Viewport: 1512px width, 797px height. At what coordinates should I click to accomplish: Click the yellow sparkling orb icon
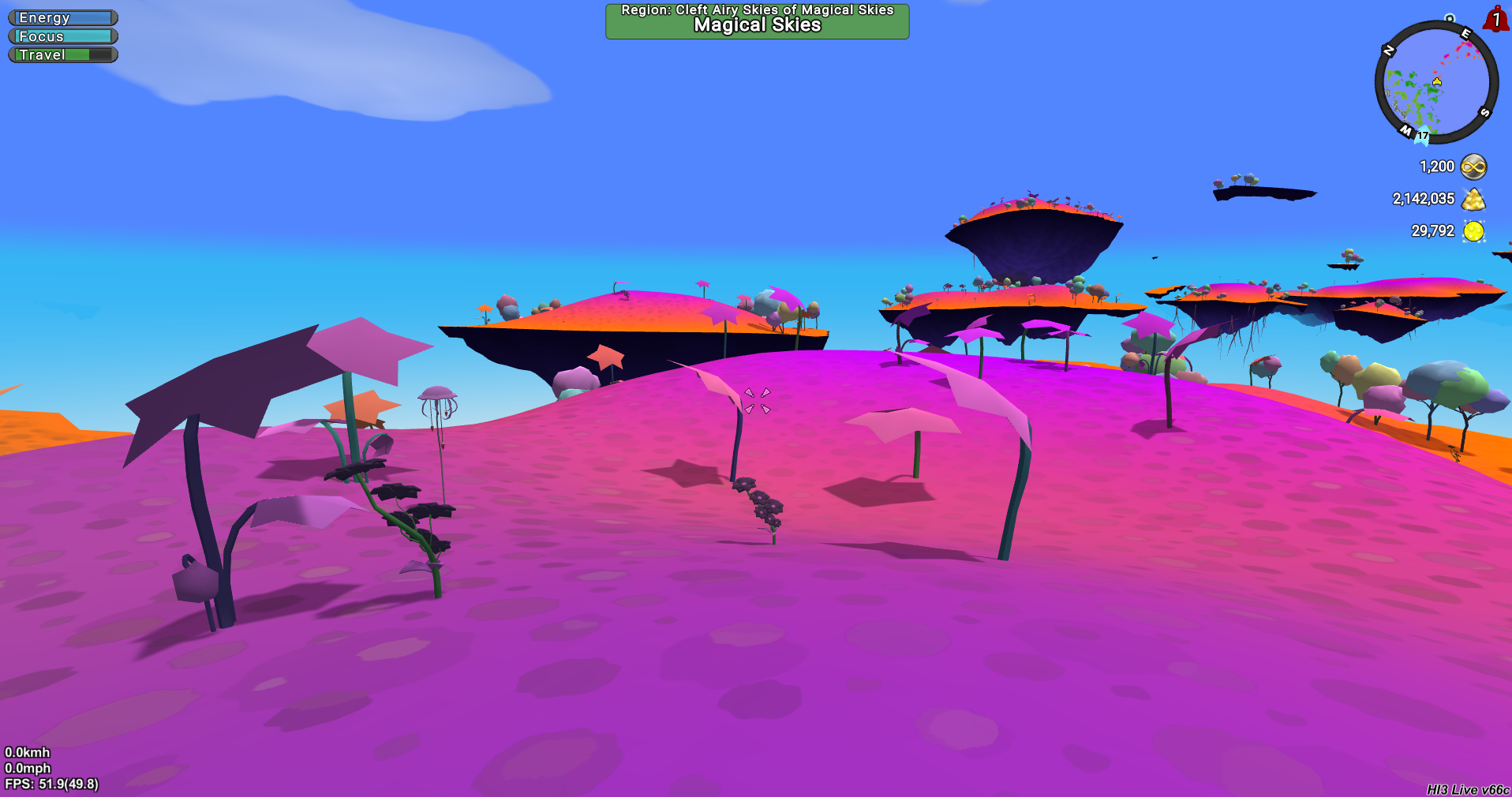coord(1473,231)
